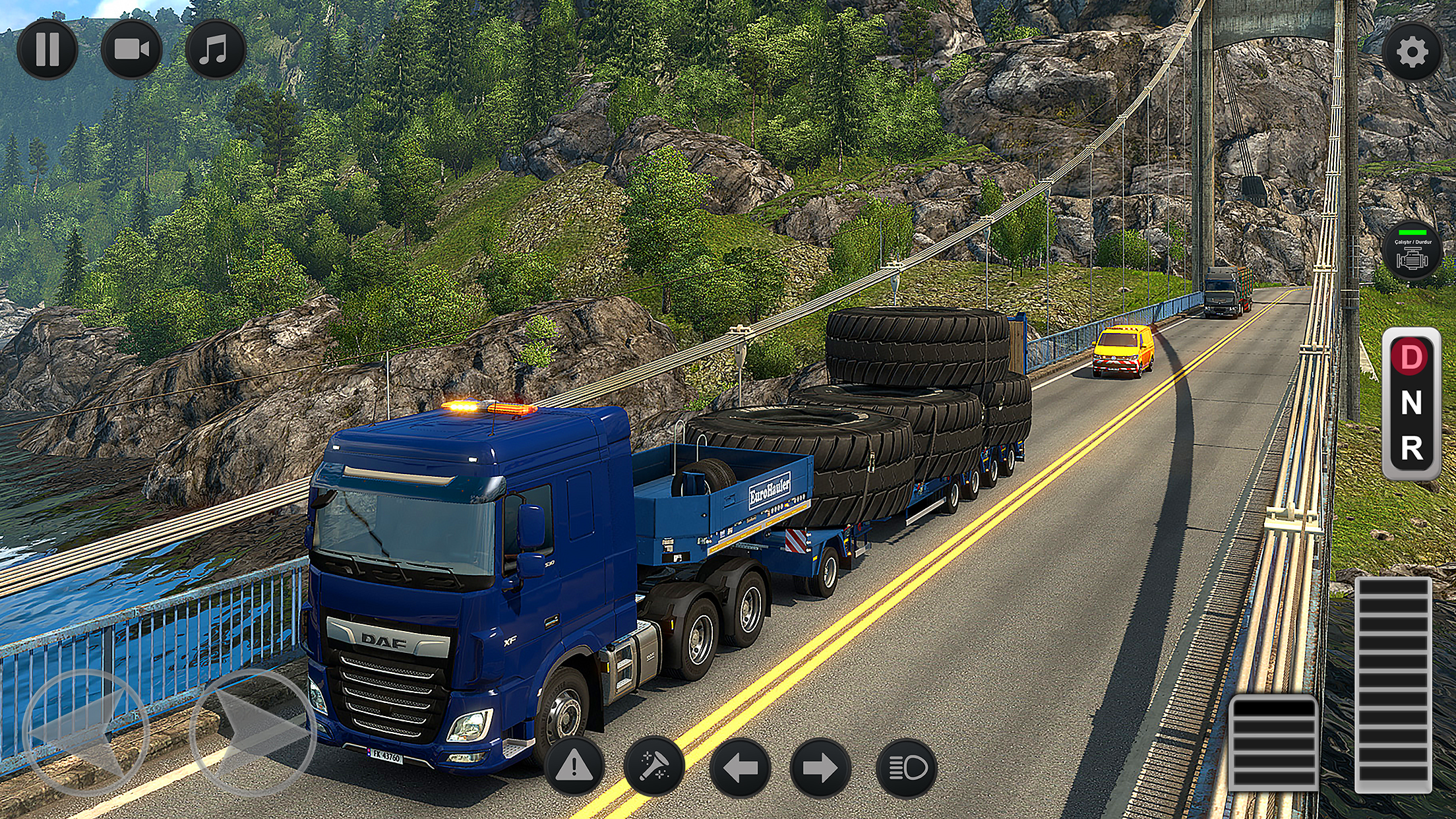Toggle the truck headlights

907,768
